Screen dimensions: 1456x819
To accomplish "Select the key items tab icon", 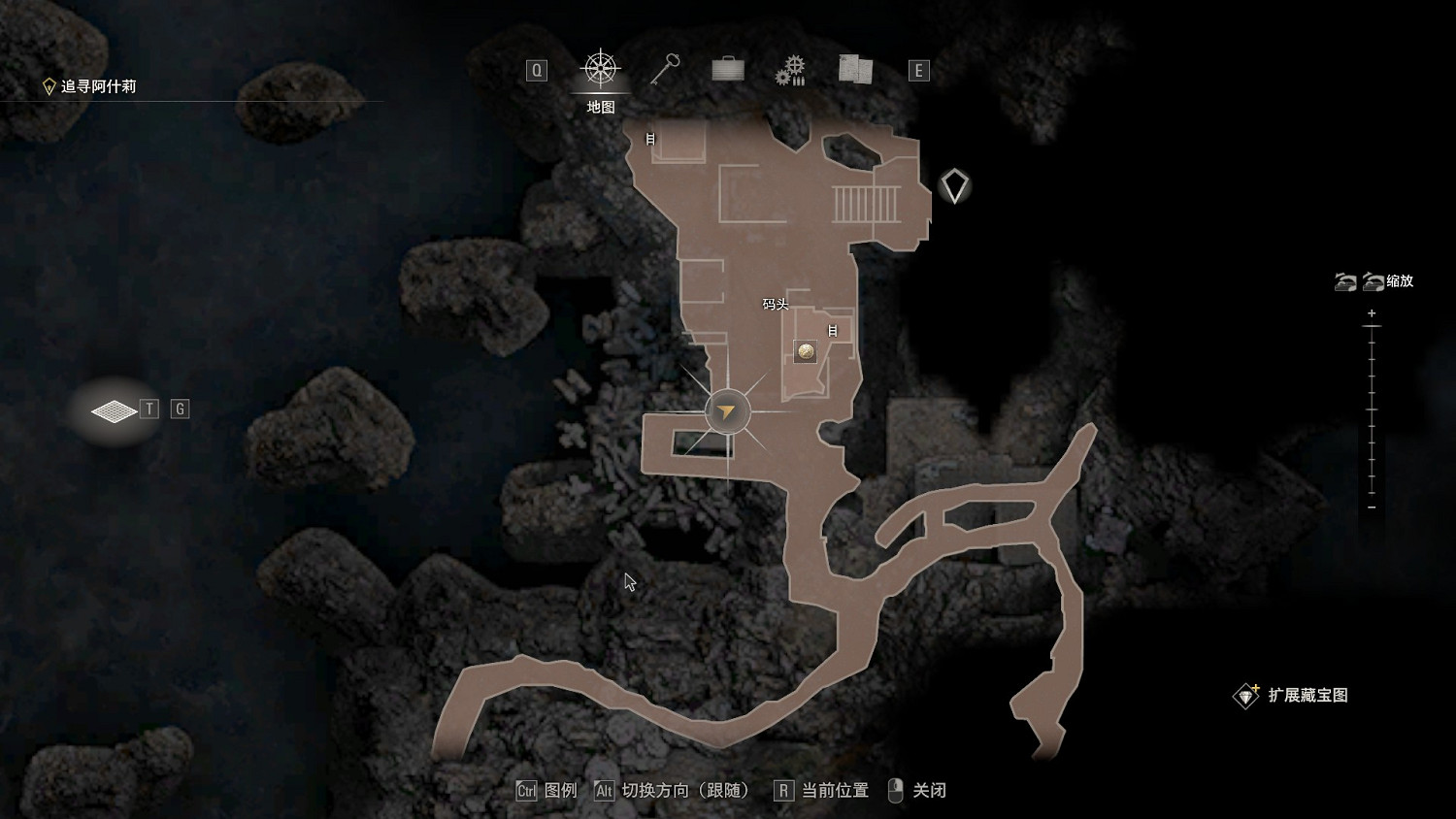I will (x=663, y=69).
